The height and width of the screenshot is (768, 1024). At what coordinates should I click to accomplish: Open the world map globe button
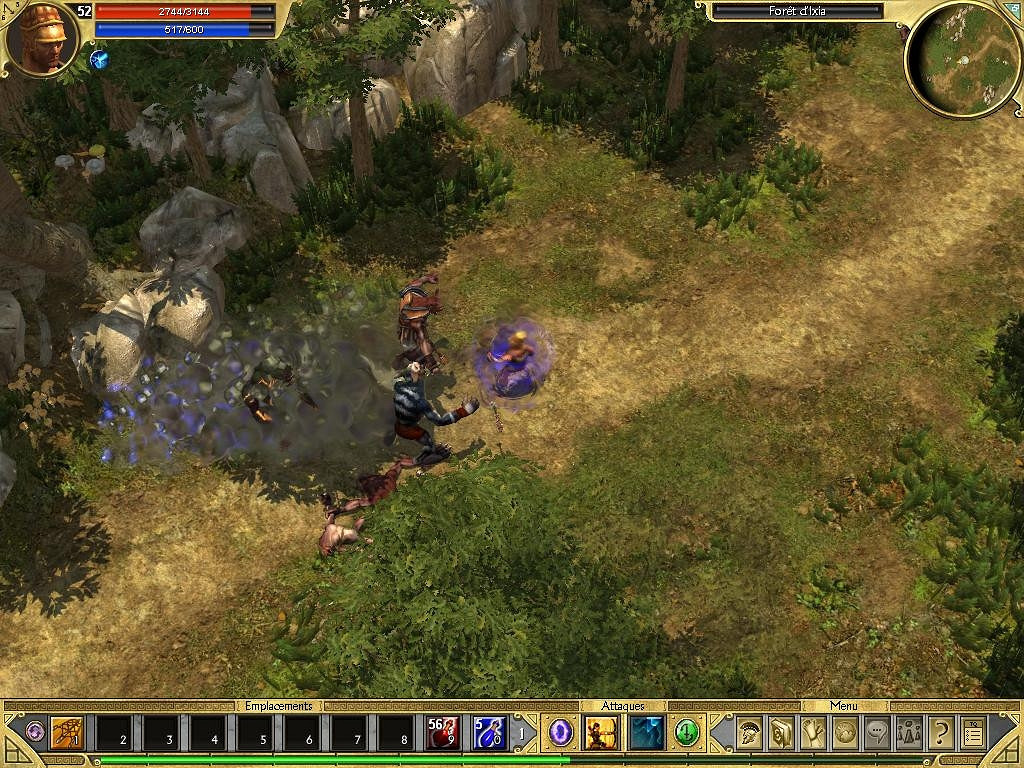(x=845, y=734)
